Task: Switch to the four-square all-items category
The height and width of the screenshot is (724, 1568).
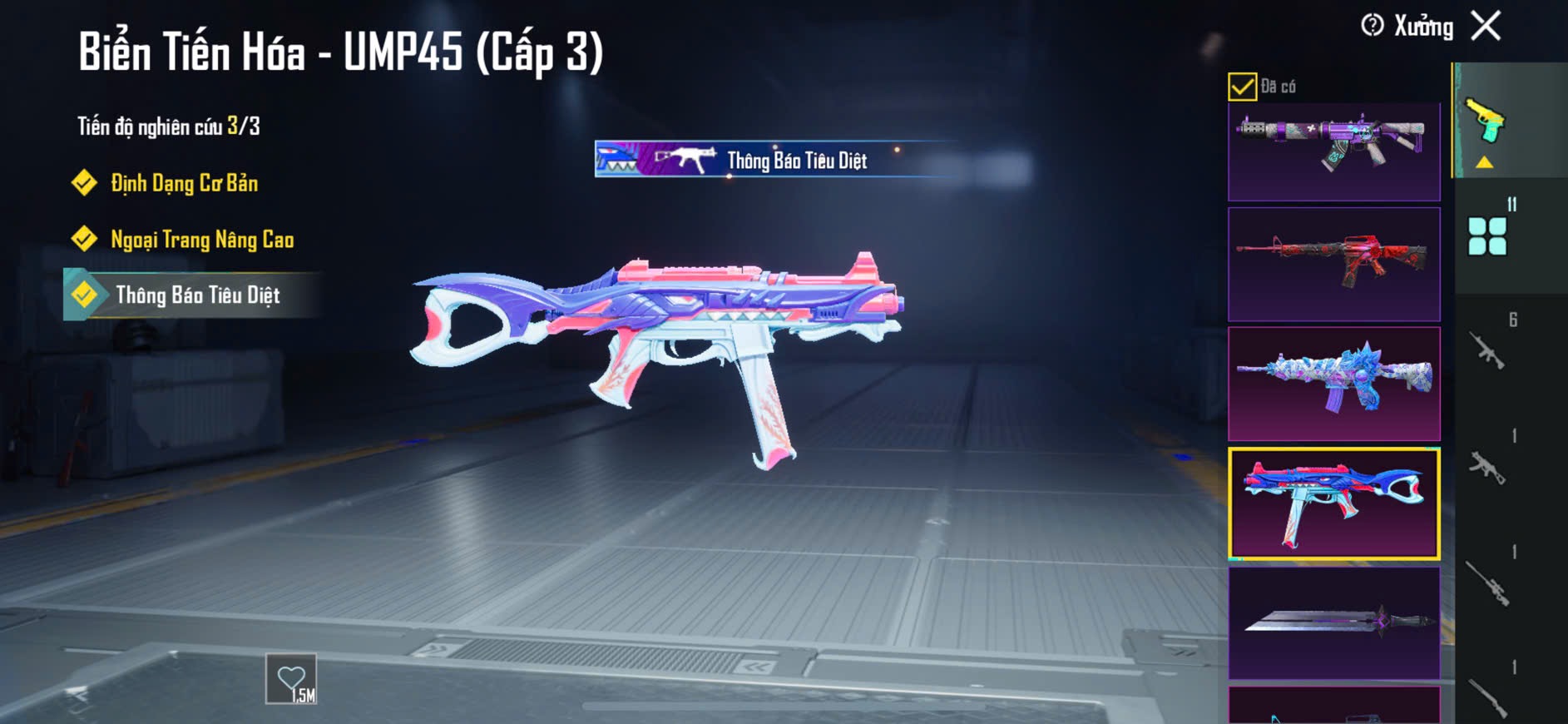Action: pyautogui.click(x=1487, y=236)
